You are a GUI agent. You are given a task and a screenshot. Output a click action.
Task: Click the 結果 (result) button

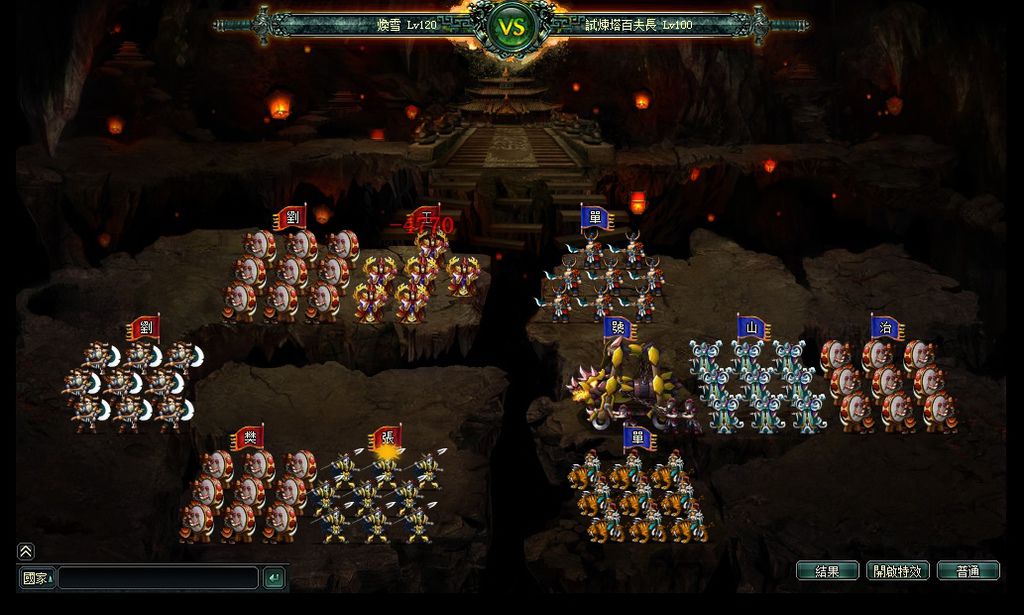827,571
